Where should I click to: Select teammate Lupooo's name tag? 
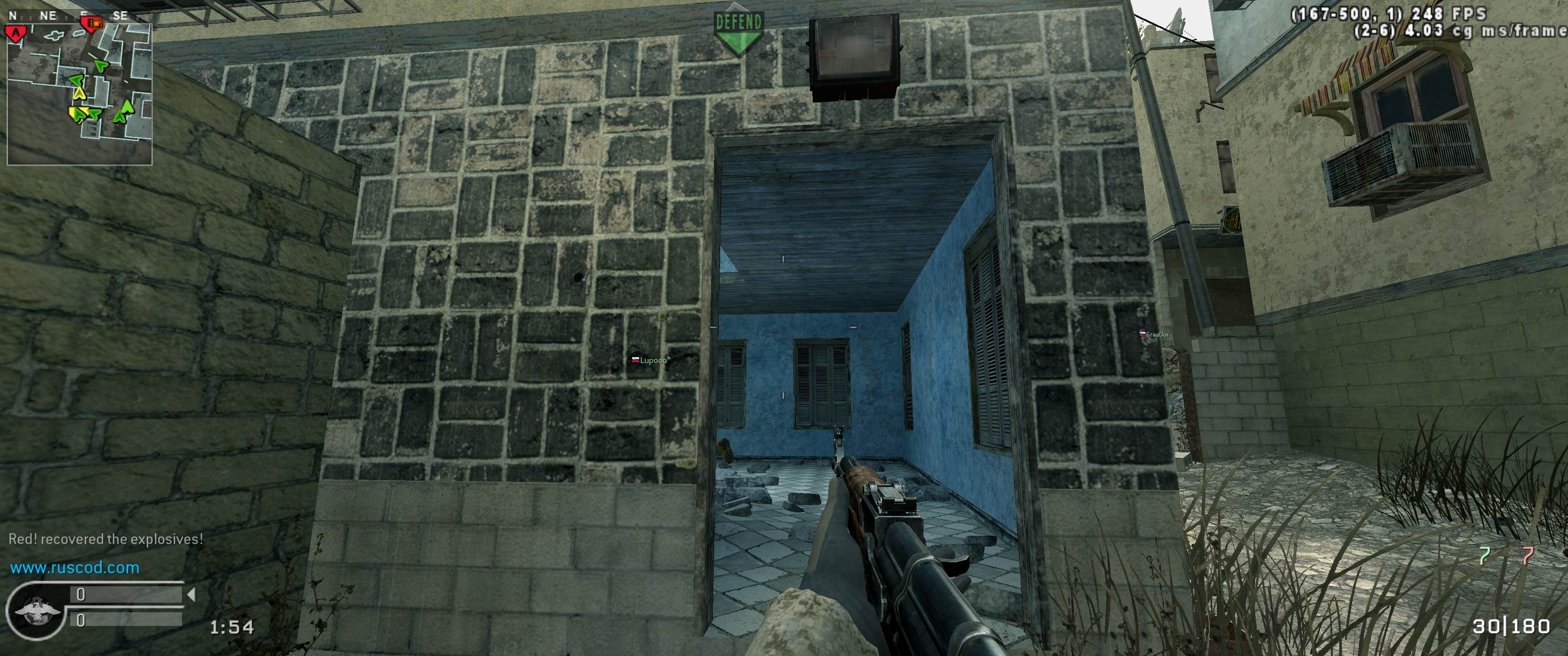(x=650, y=360)
